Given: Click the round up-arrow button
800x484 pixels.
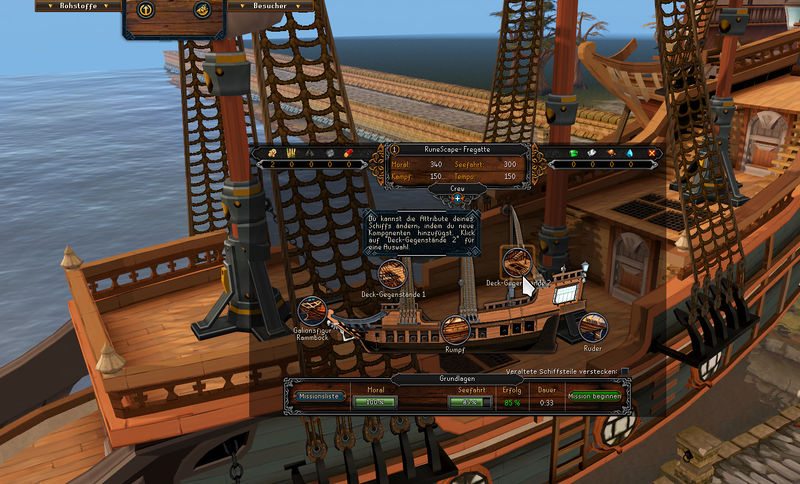Looking at the screenshot, I should tap(146, 11).
